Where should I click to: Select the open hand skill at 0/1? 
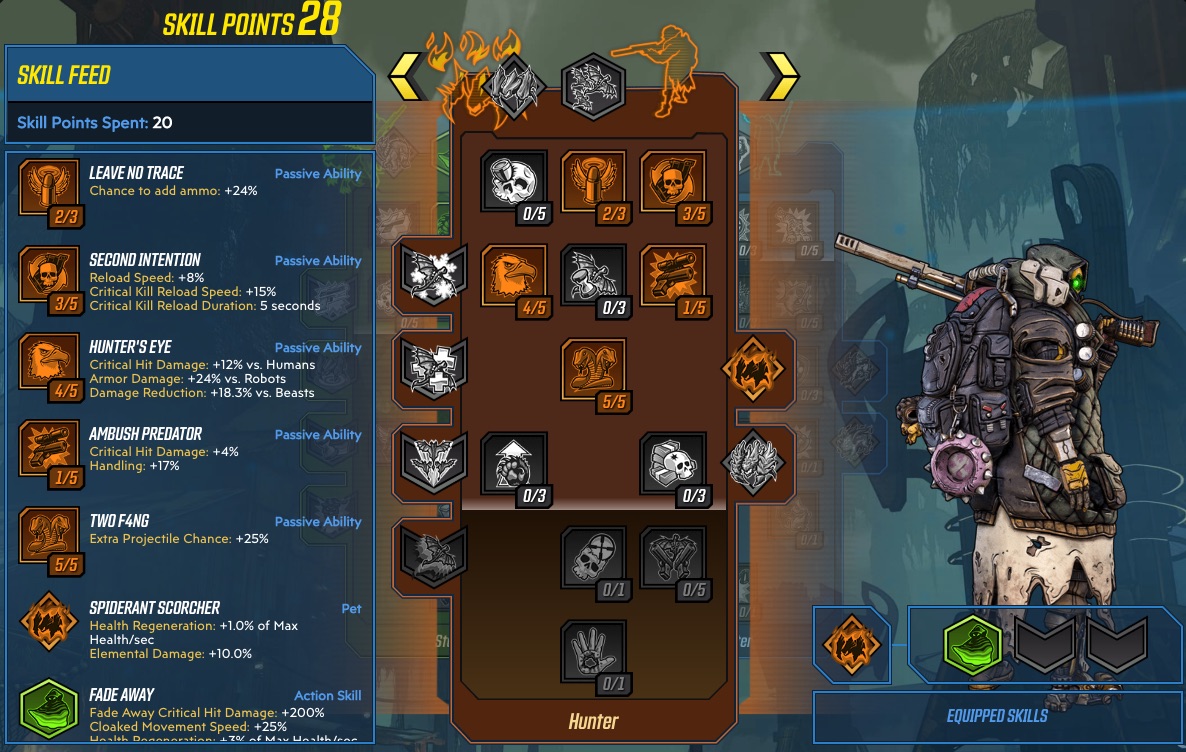[593, 653]
